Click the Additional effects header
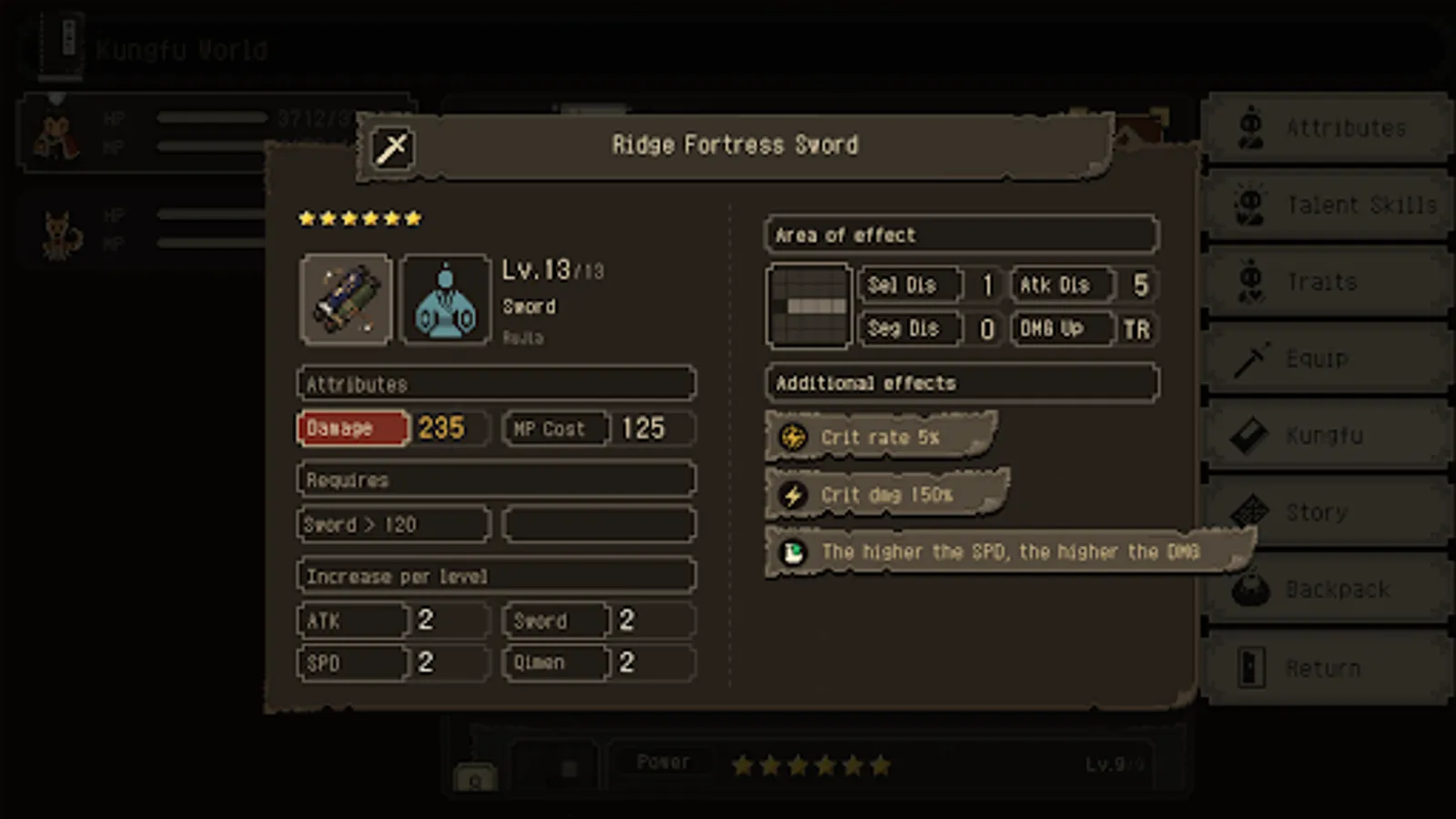Screen dimensions: 1456x819 pyautogui.click(x=960, y=382)
